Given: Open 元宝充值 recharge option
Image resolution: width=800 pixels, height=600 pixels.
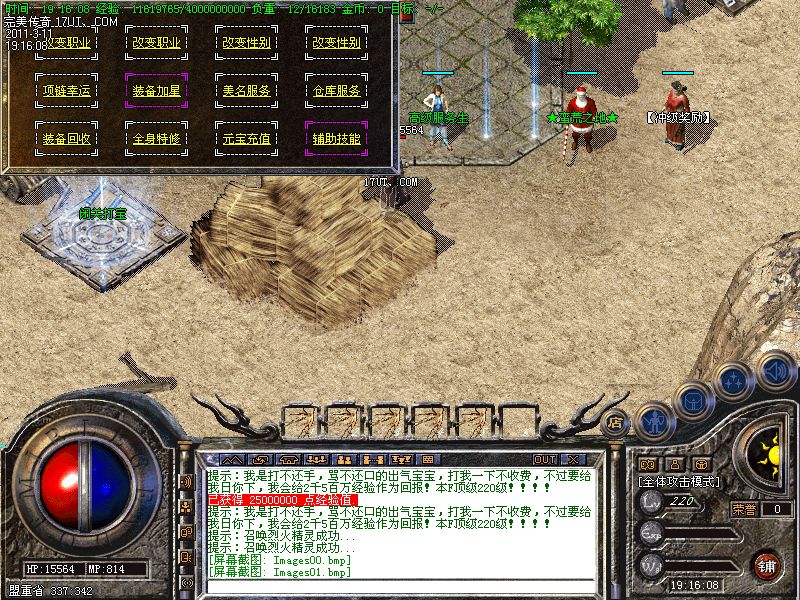Looking at the screenshot, I should (x=246, y=139).
